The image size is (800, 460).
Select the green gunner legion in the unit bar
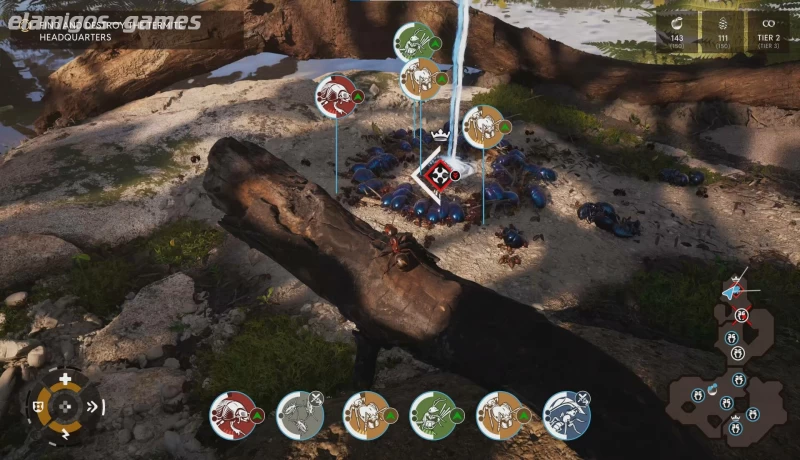coord(433,414)
